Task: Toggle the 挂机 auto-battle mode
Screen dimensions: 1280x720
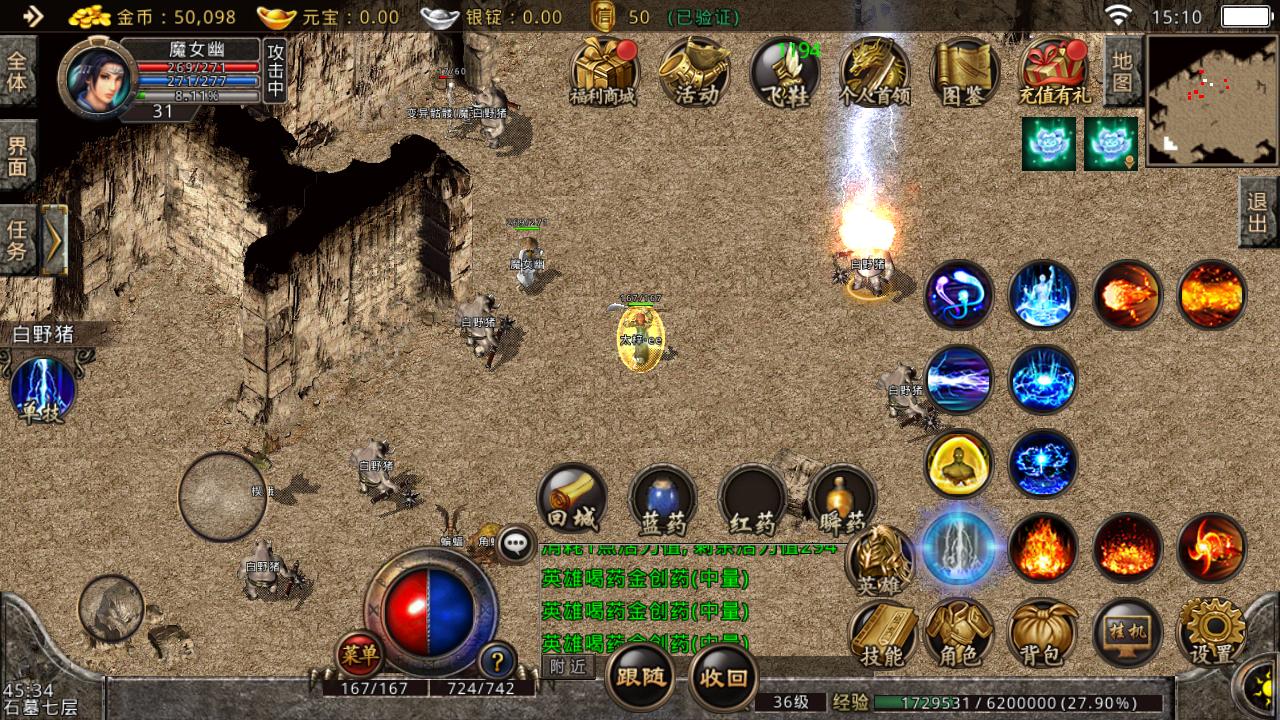Action: (x=1127, y=634)
